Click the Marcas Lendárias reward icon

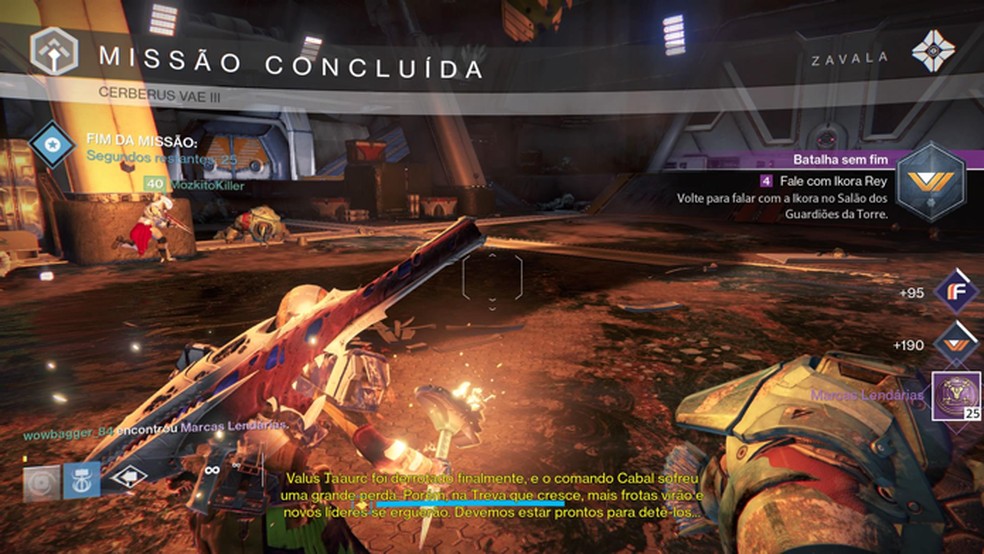[x=954, y=395]
